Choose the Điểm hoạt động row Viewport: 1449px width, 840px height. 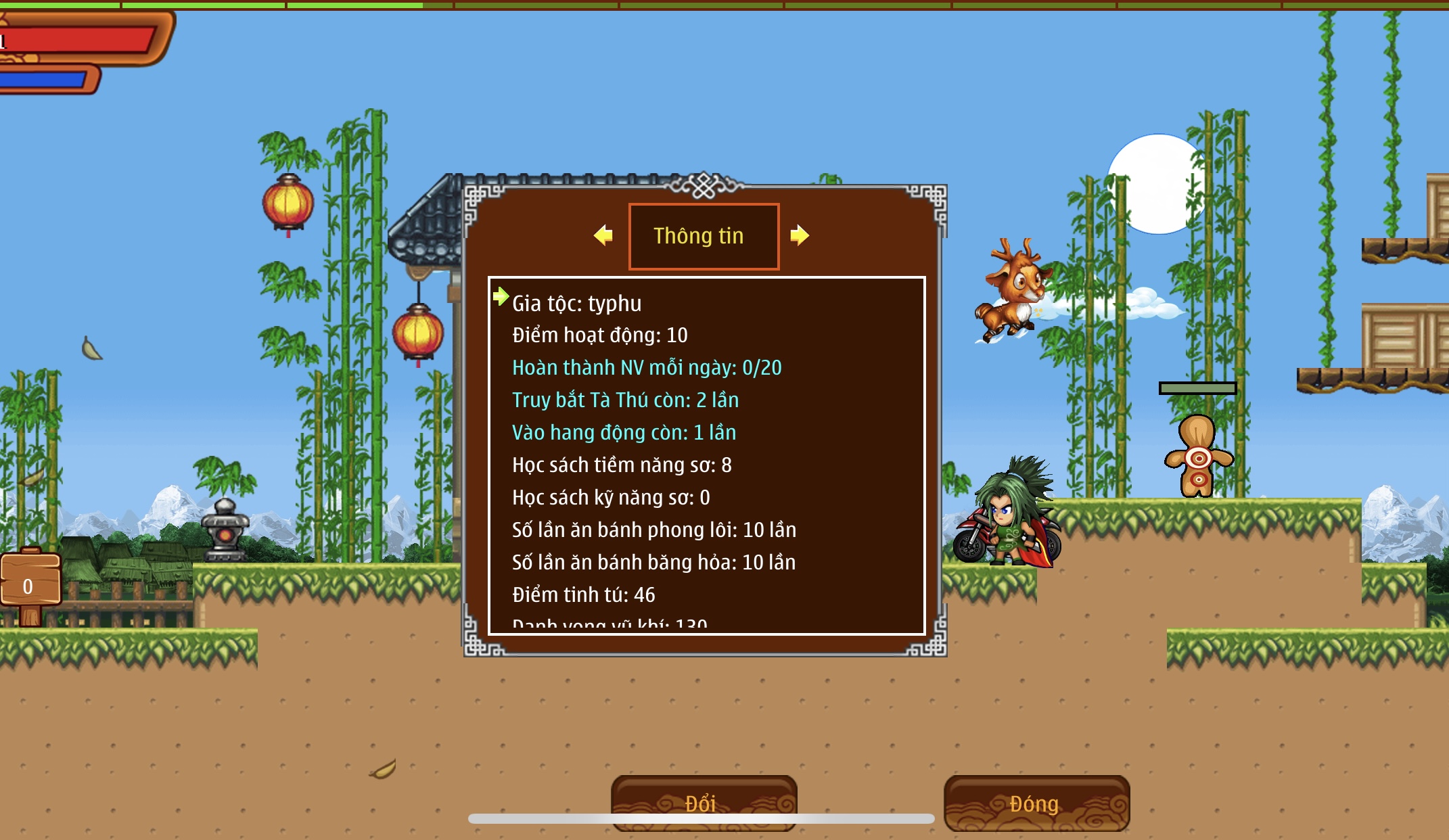[x=600, y=335]
